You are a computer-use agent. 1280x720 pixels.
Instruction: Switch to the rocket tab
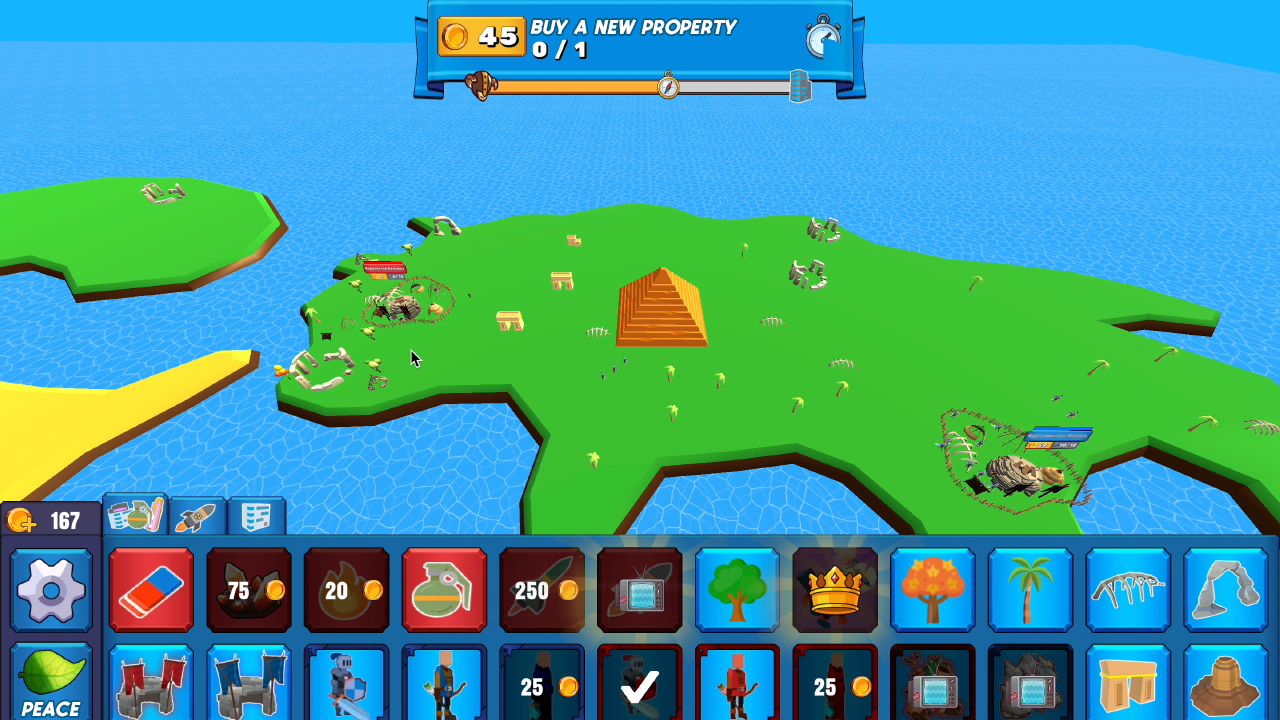click(196, 517)
